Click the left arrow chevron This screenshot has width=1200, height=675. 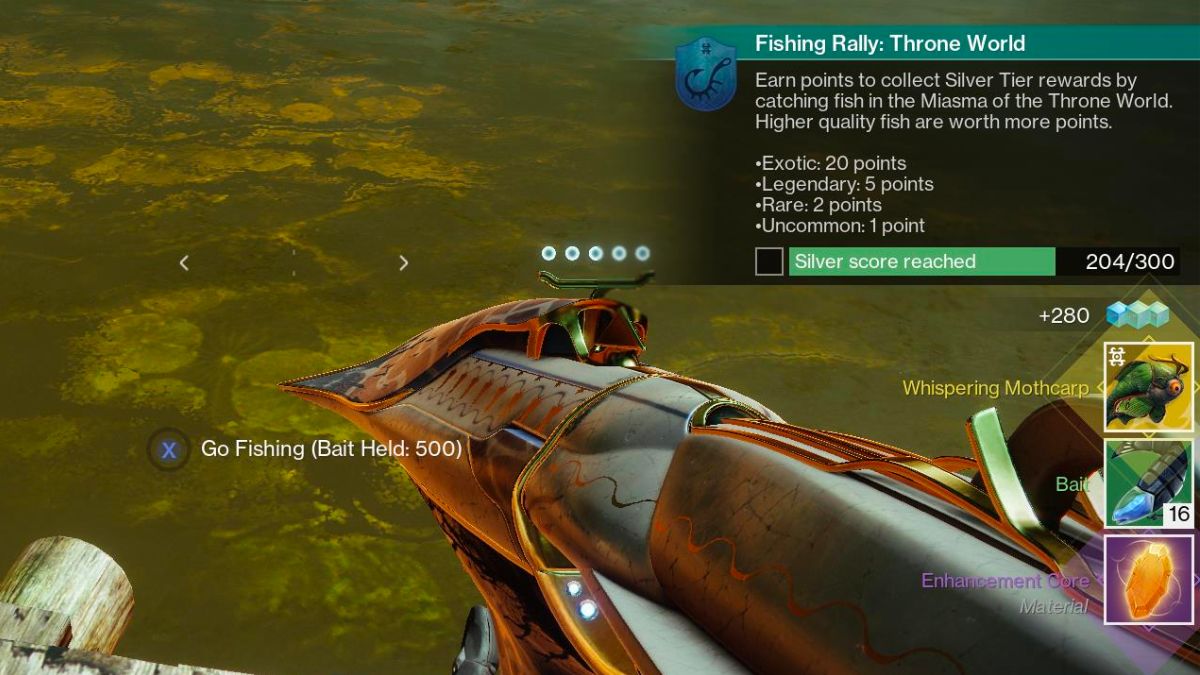[x=184, y=263]
